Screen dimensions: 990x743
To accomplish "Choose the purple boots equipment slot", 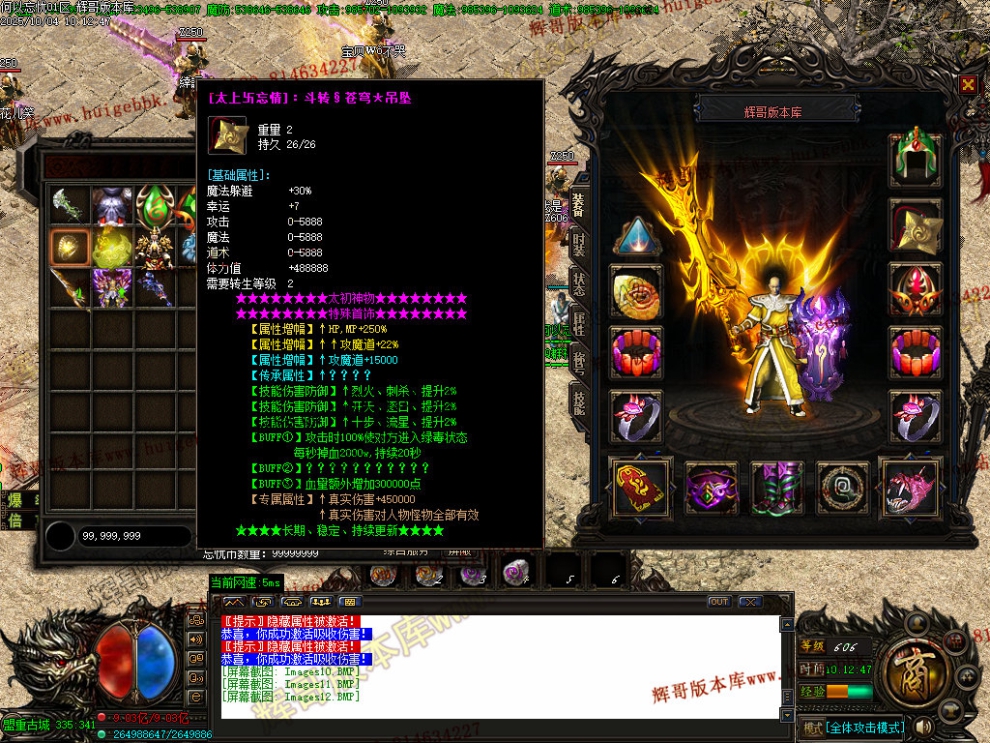I will point(777,488).
